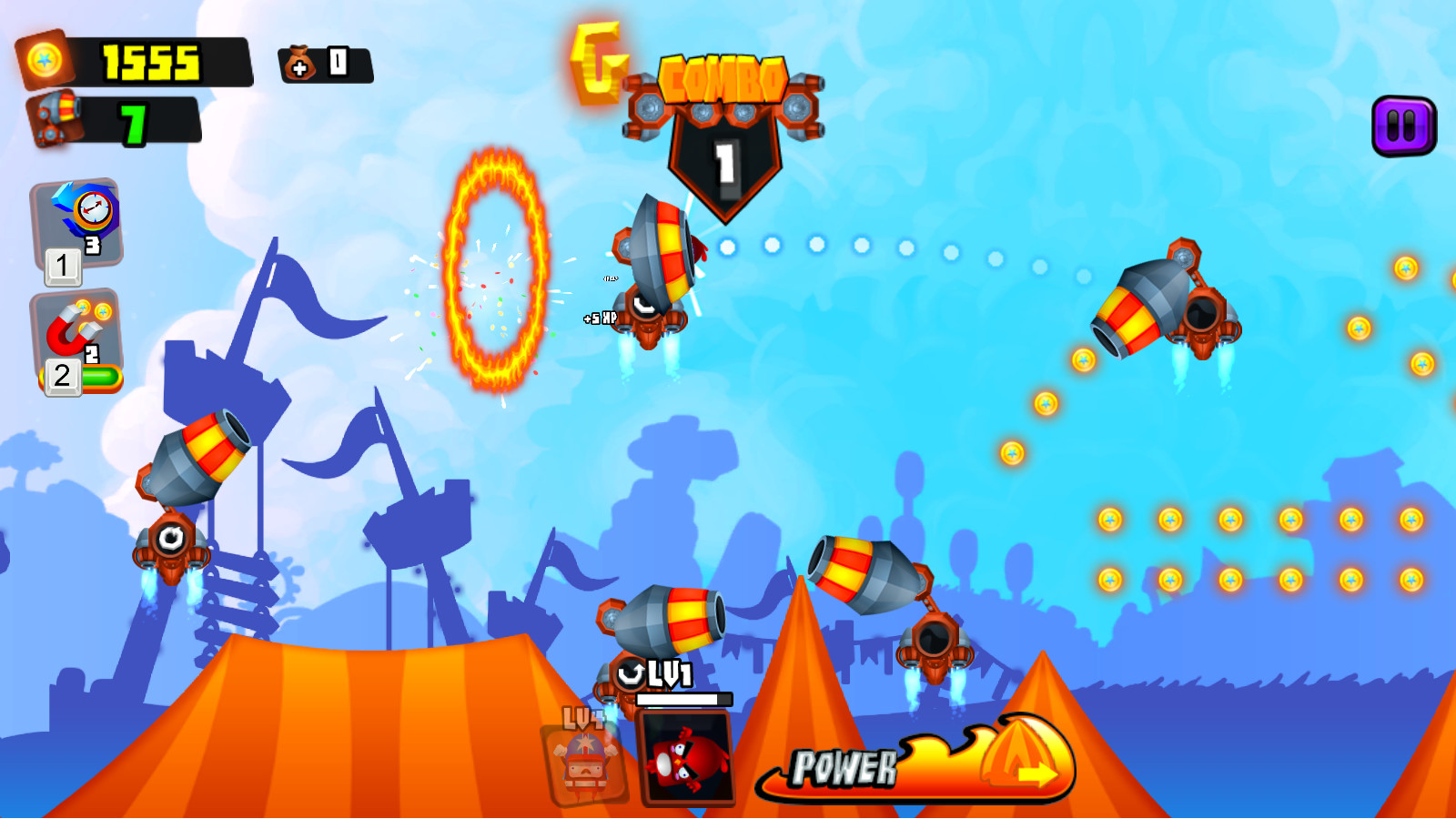
Task: Click the keyboard shortcut 1 key label
Action: 61,267
